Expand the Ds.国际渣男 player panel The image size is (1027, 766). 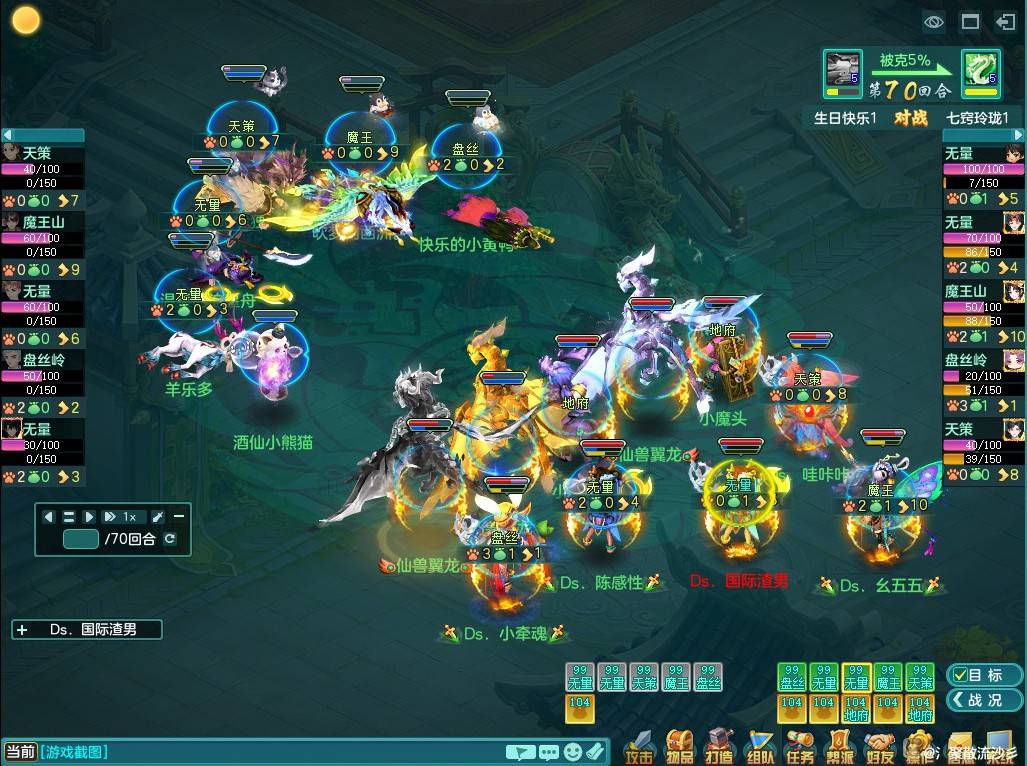pos(23,630)
